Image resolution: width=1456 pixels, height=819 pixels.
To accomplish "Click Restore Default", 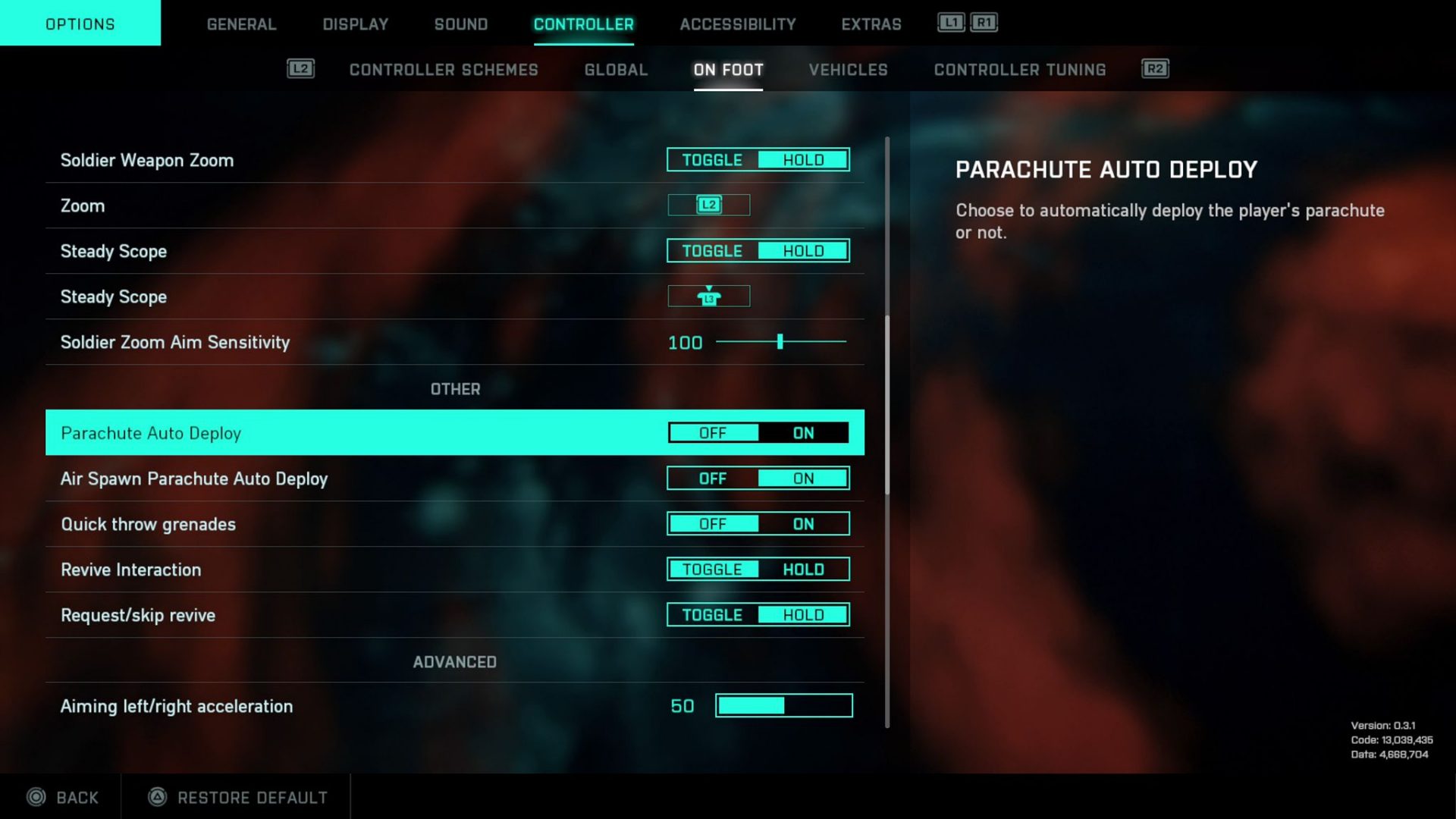I will tap(252, 797).
